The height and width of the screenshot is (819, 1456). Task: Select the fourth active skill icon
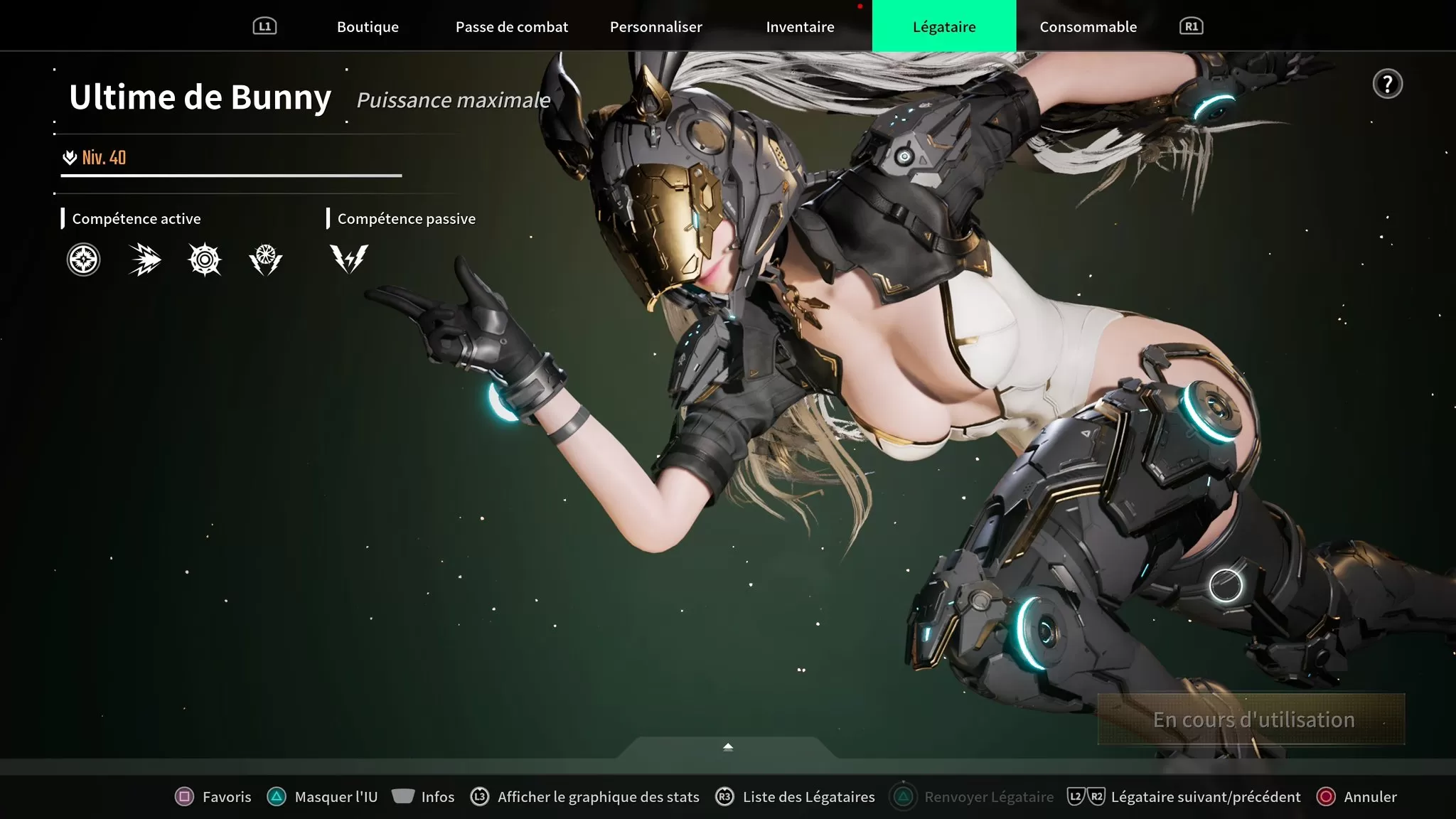click(x=265, y=259)
